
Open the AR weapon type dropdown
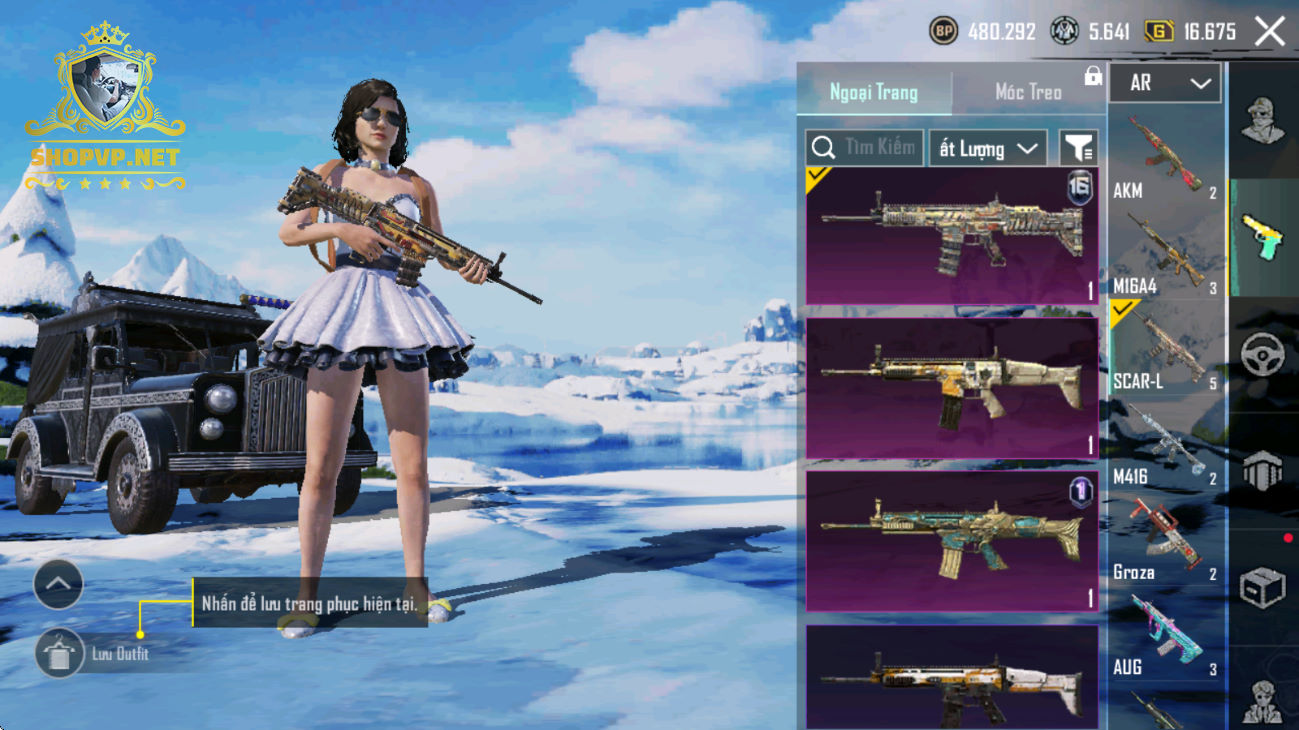(1165, 84)
